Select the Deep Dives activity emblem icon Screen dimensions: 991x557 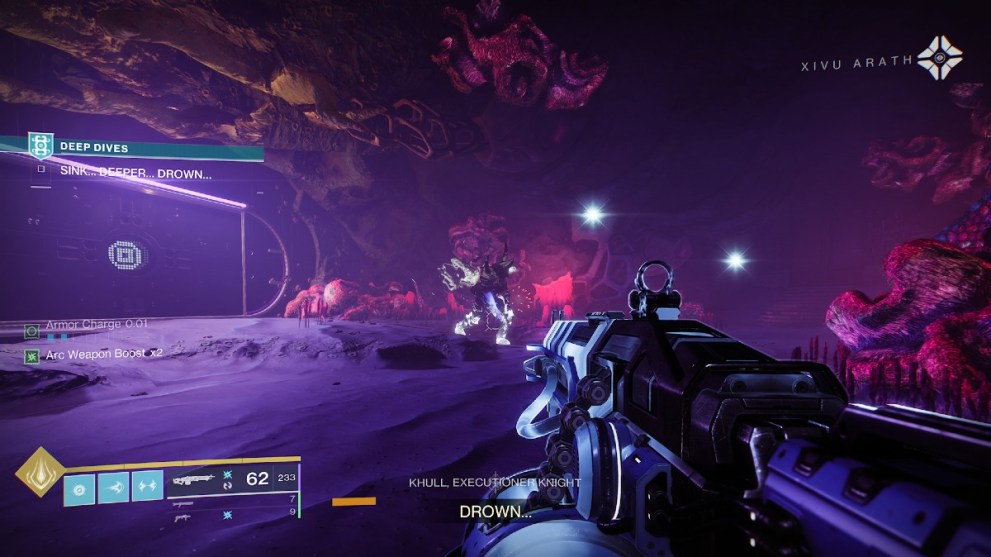40,147
